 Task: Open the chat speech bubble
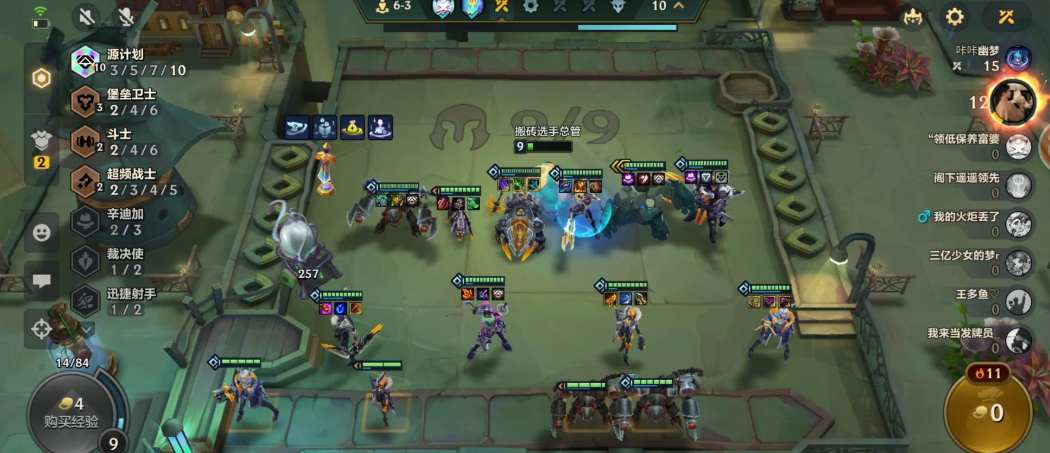(42, 281)
